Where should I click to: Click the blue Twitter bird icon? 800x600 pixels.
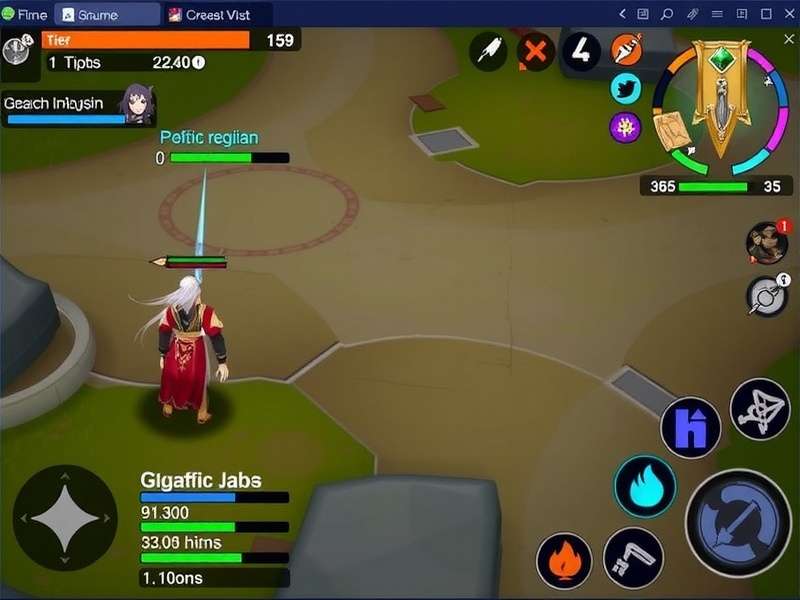626,89
